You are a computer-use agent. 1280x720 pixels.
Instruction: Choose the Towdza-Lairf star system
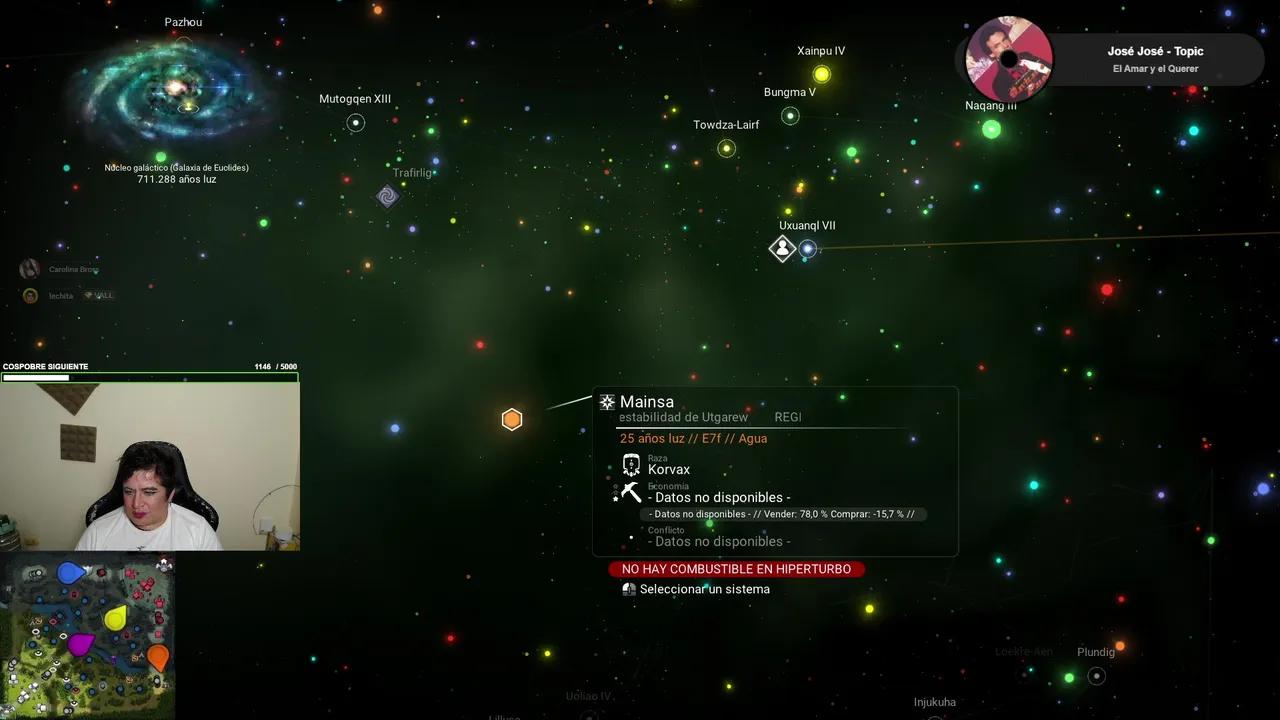(727, 149)
